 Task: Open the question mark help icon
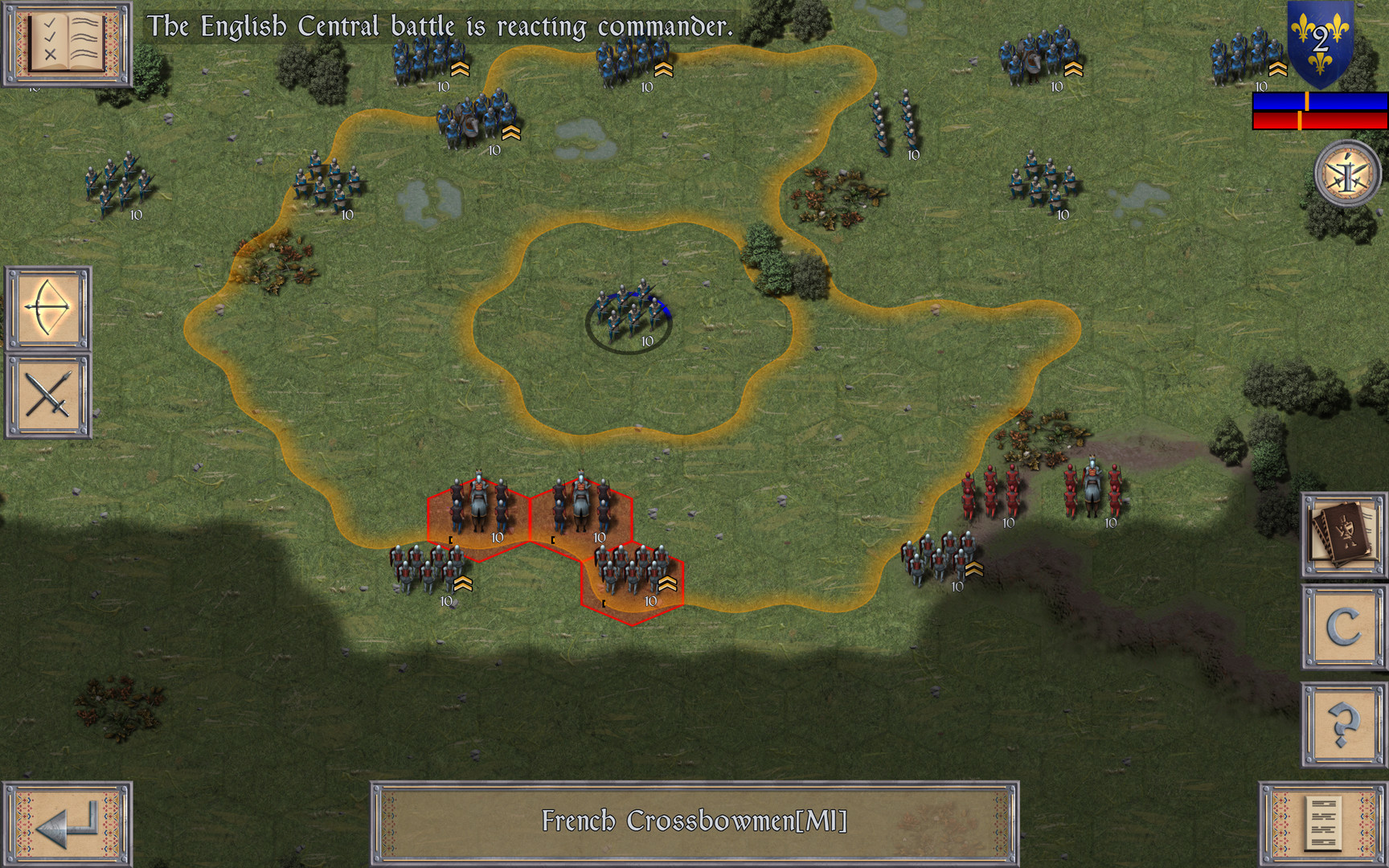[x=1343, y=723]
